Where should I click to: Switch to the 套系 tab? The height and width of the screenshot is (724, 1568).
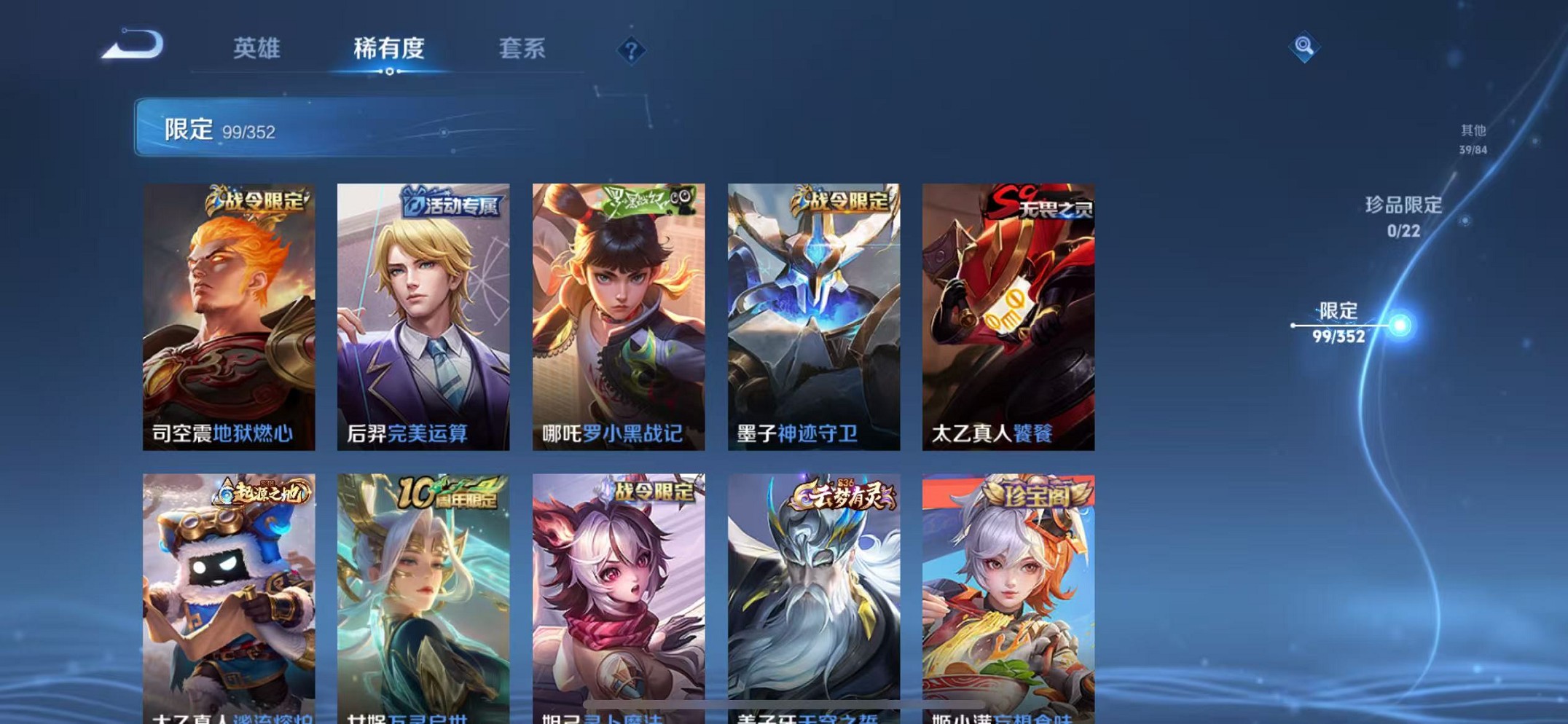coord(522,48)
